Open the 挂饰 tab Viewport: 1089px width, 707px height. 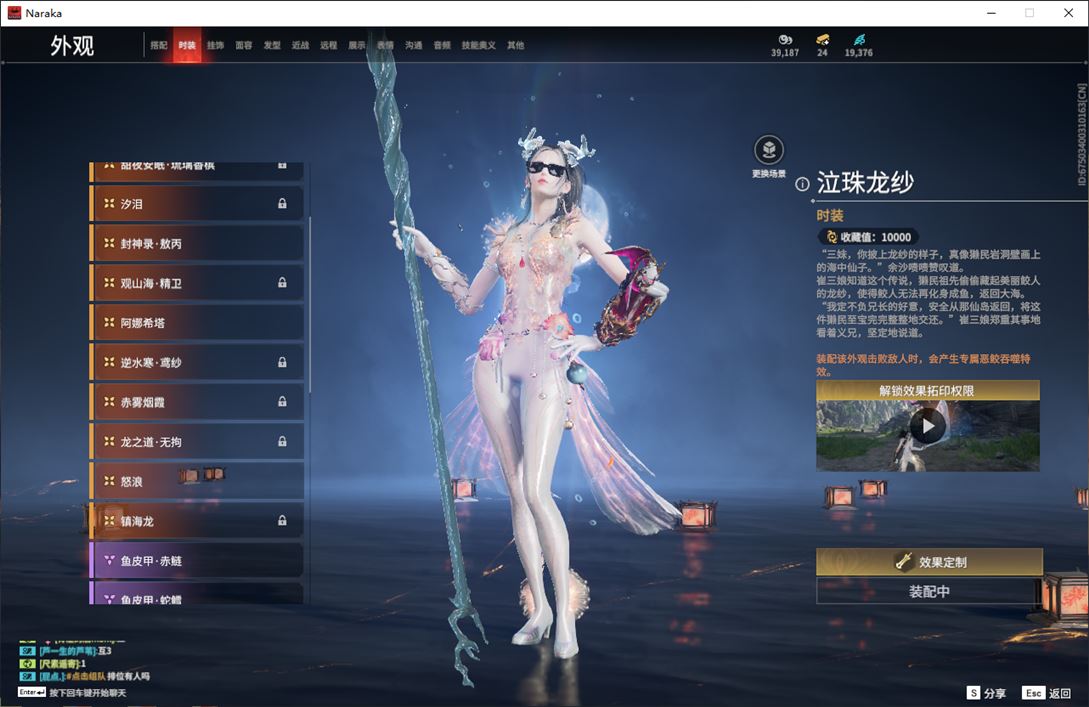coord(215,45)
